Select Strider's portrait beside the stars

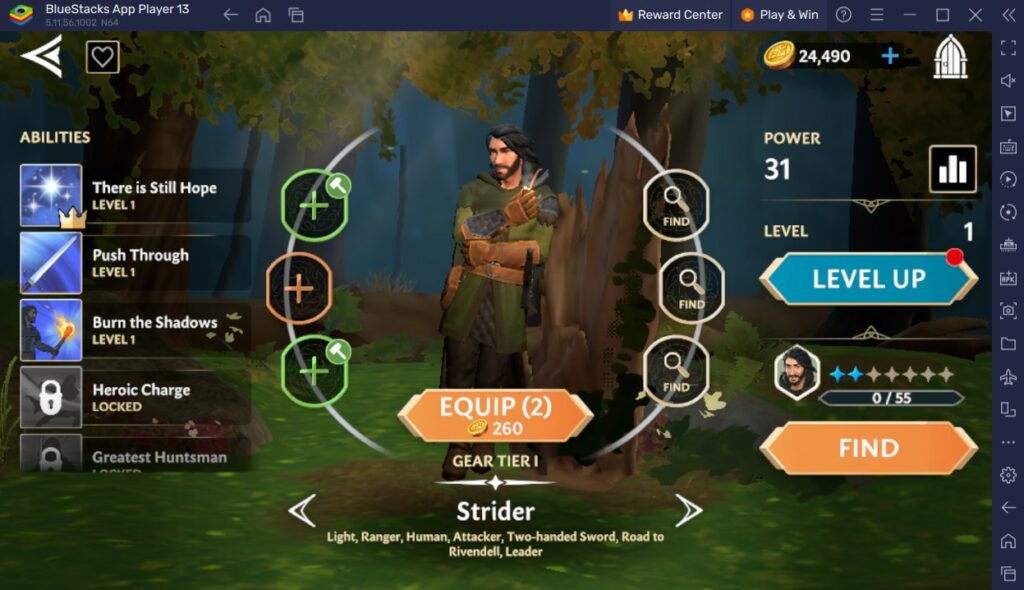(797, 373)
